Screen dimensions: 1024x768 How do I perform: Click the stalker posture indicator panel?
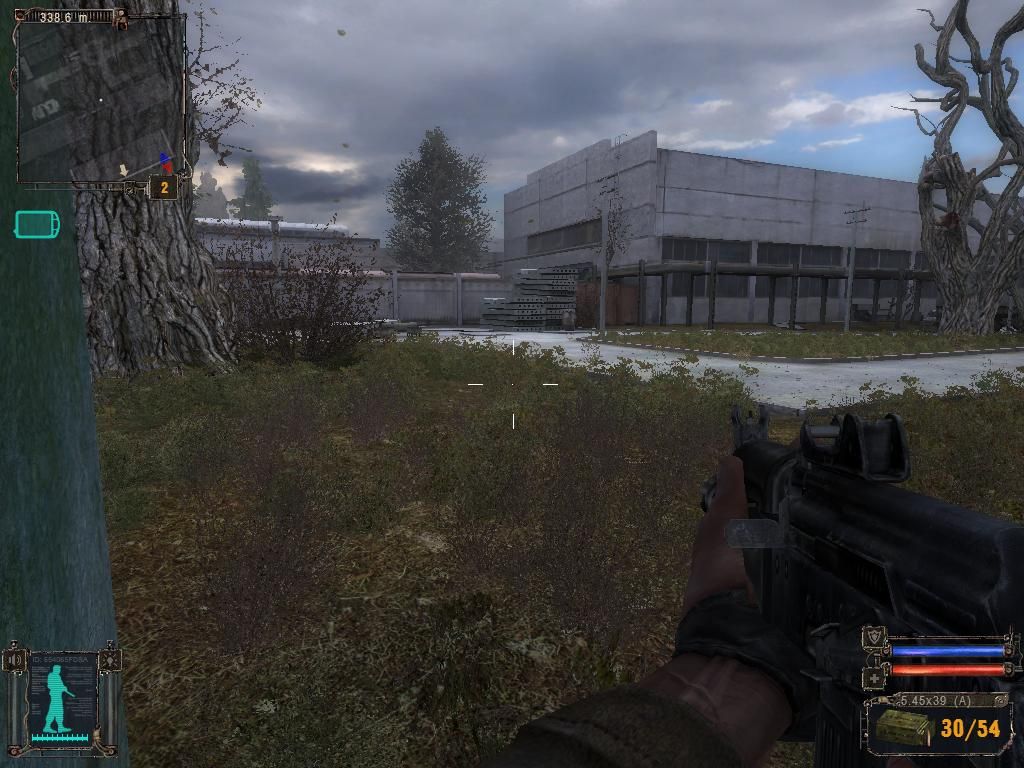(x=63, y=697)
